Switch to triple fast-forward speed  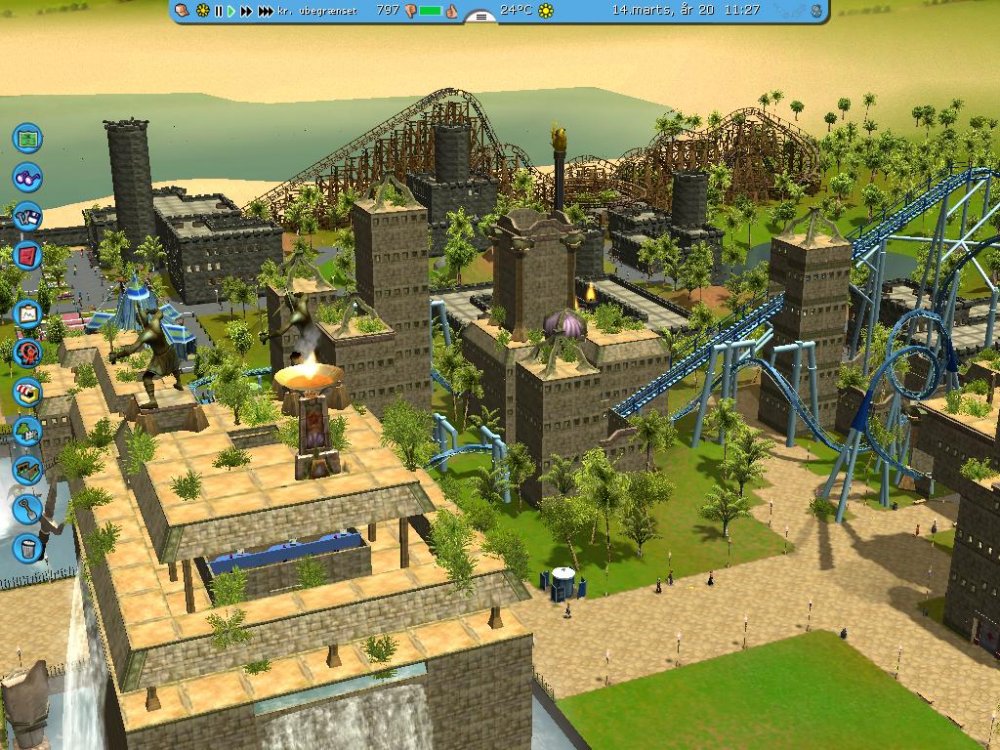tap(265, 11)
